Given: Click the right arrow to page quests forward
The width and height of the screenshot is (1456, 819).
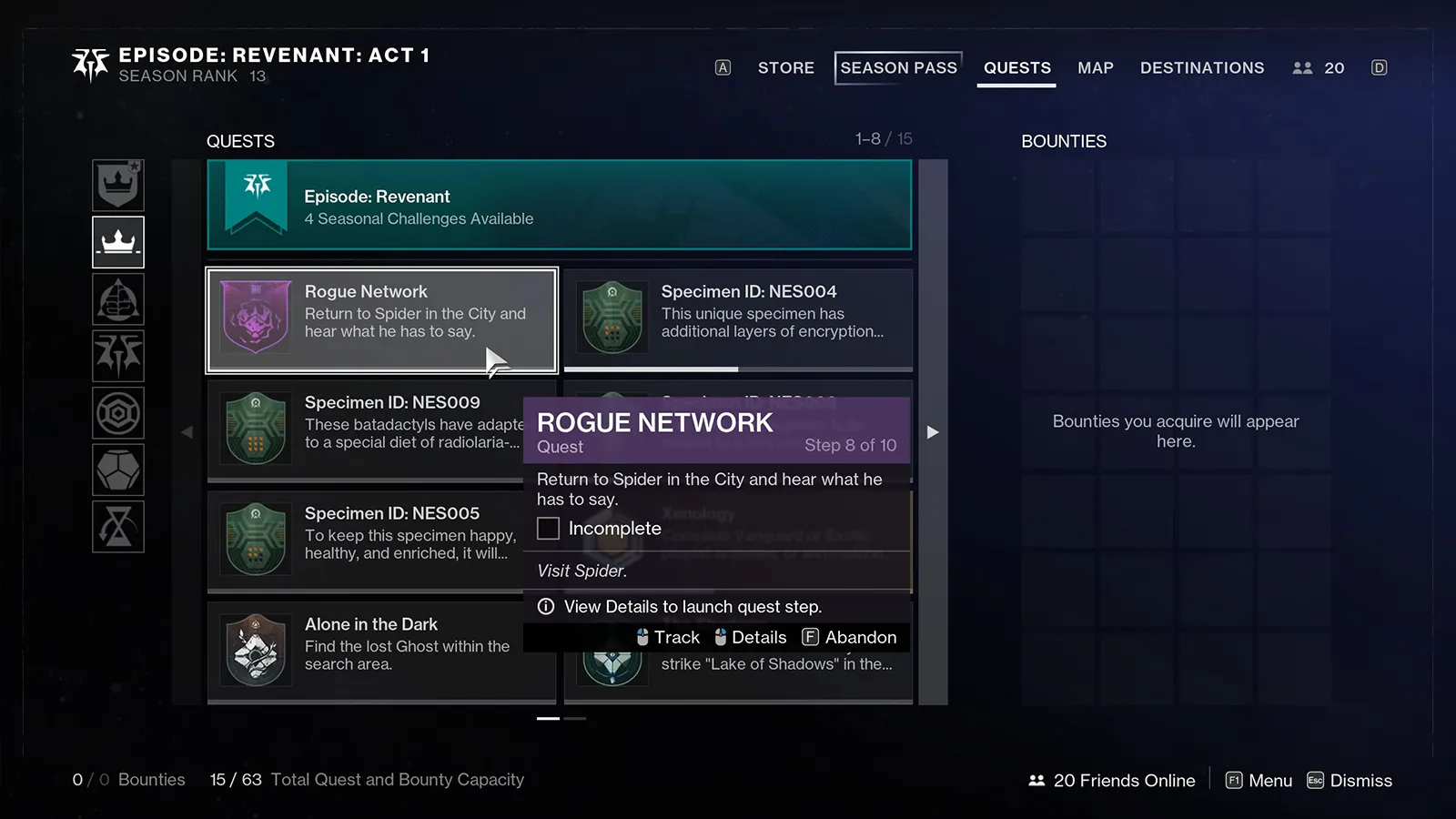Looking at the screenshot, I should pyautogui.click(x=933, y=431).
